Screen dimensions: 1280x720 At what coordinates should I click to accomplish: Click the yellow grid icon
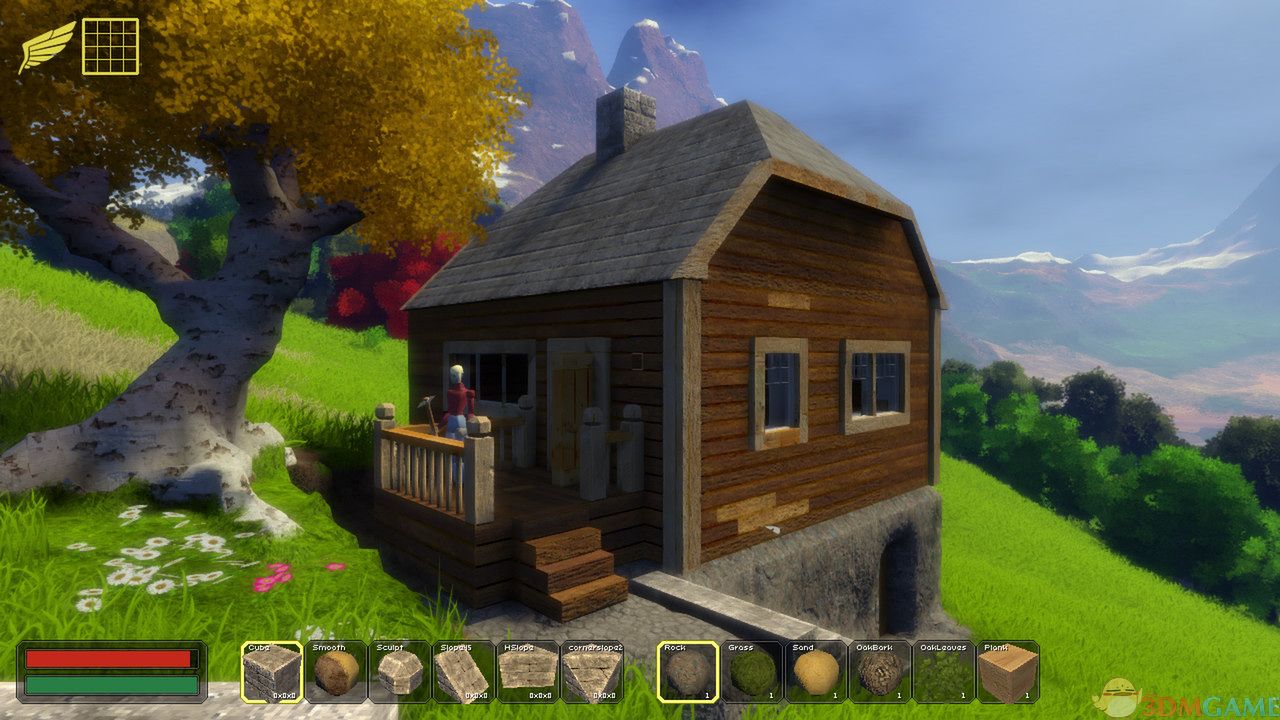(110, 46)
